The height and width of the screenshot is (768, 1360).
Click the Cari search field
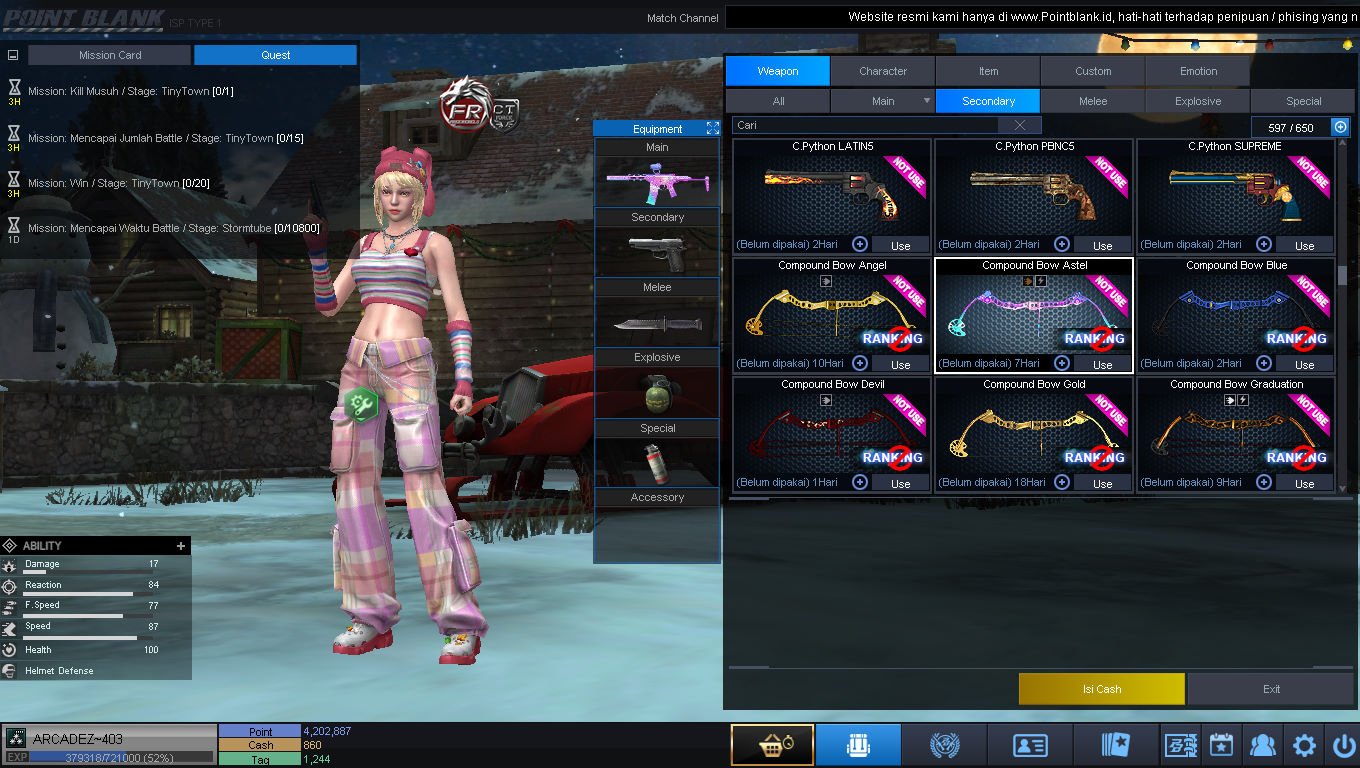click(866, 125)
